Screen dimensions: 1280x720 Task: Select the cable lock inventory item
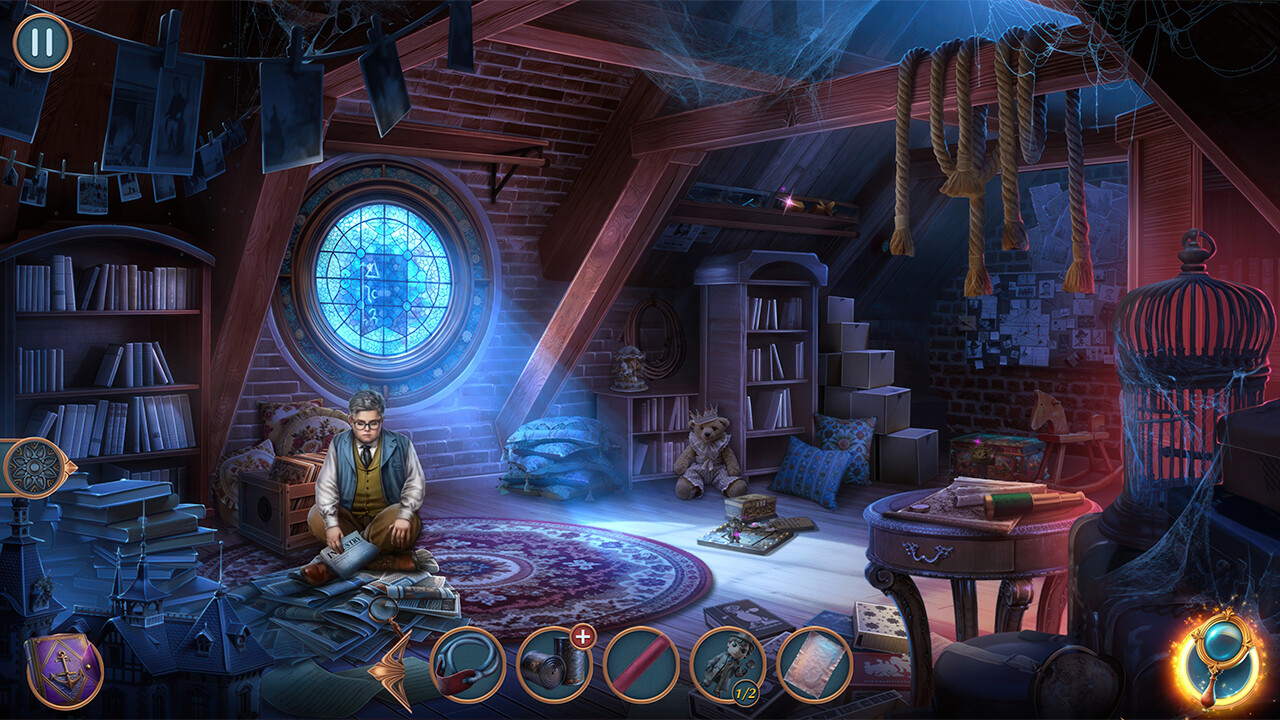pos(467,665)
